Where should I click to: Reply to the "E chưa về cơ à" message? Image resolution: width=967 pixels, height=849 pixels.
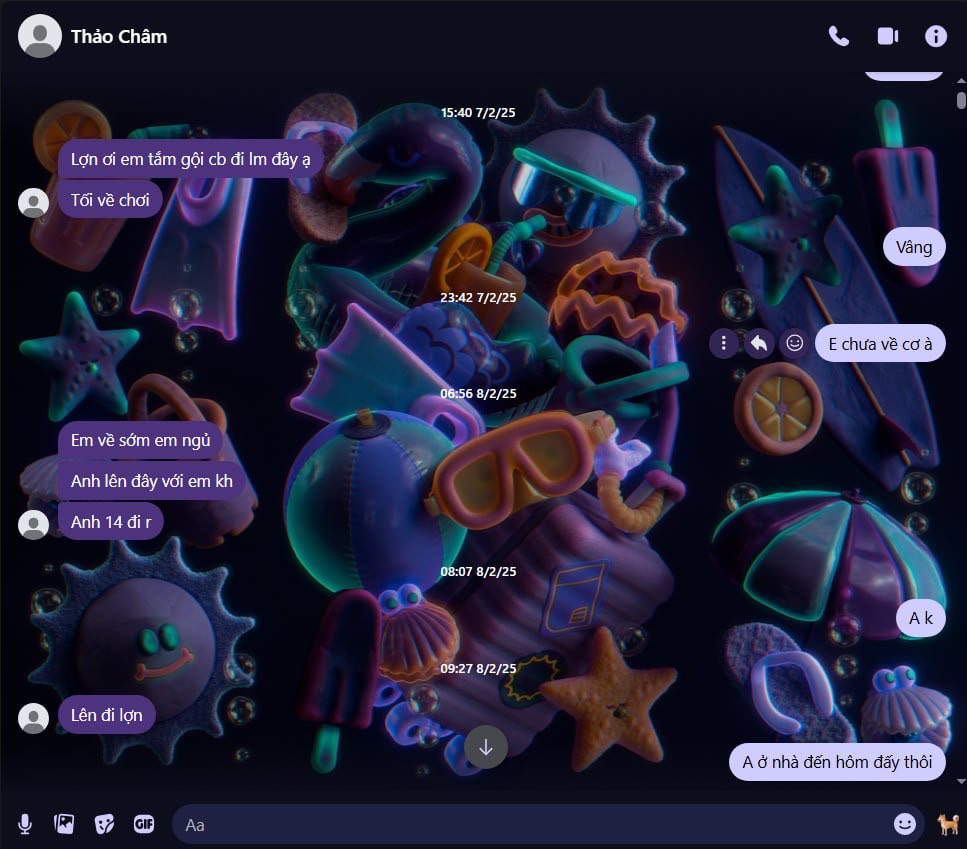point(759,344)
